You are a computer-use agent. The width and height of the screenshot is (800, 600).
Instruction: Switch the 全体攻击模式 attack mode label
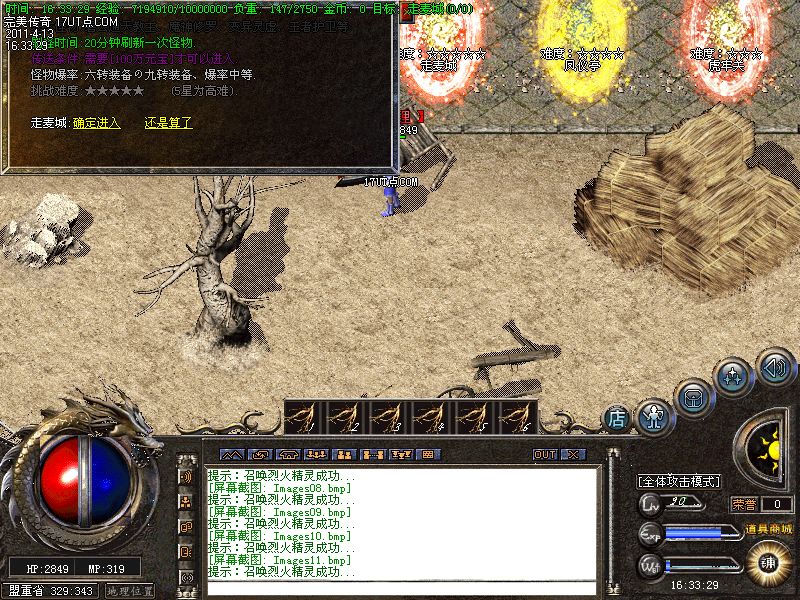(679, 481)
